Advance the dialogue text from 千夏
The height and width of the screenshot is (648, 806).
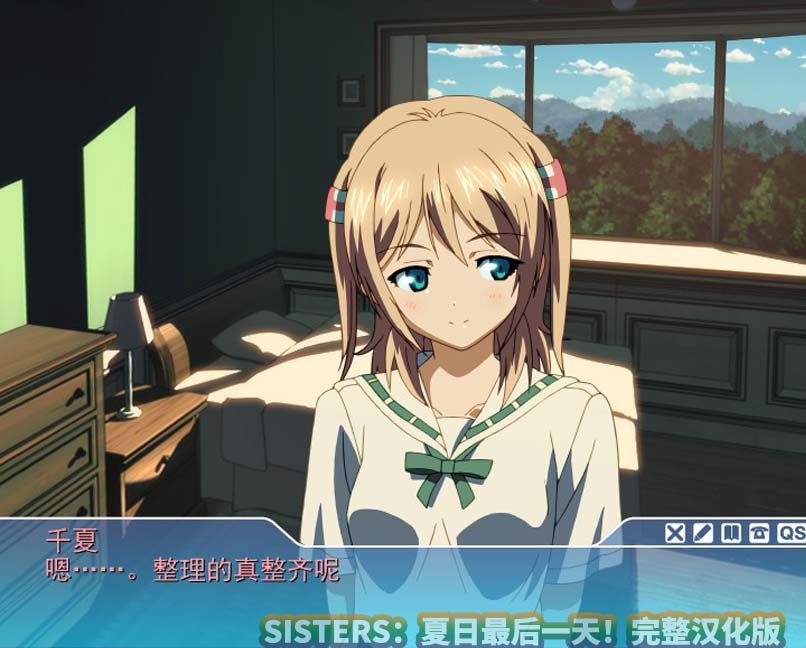[300, 590]
